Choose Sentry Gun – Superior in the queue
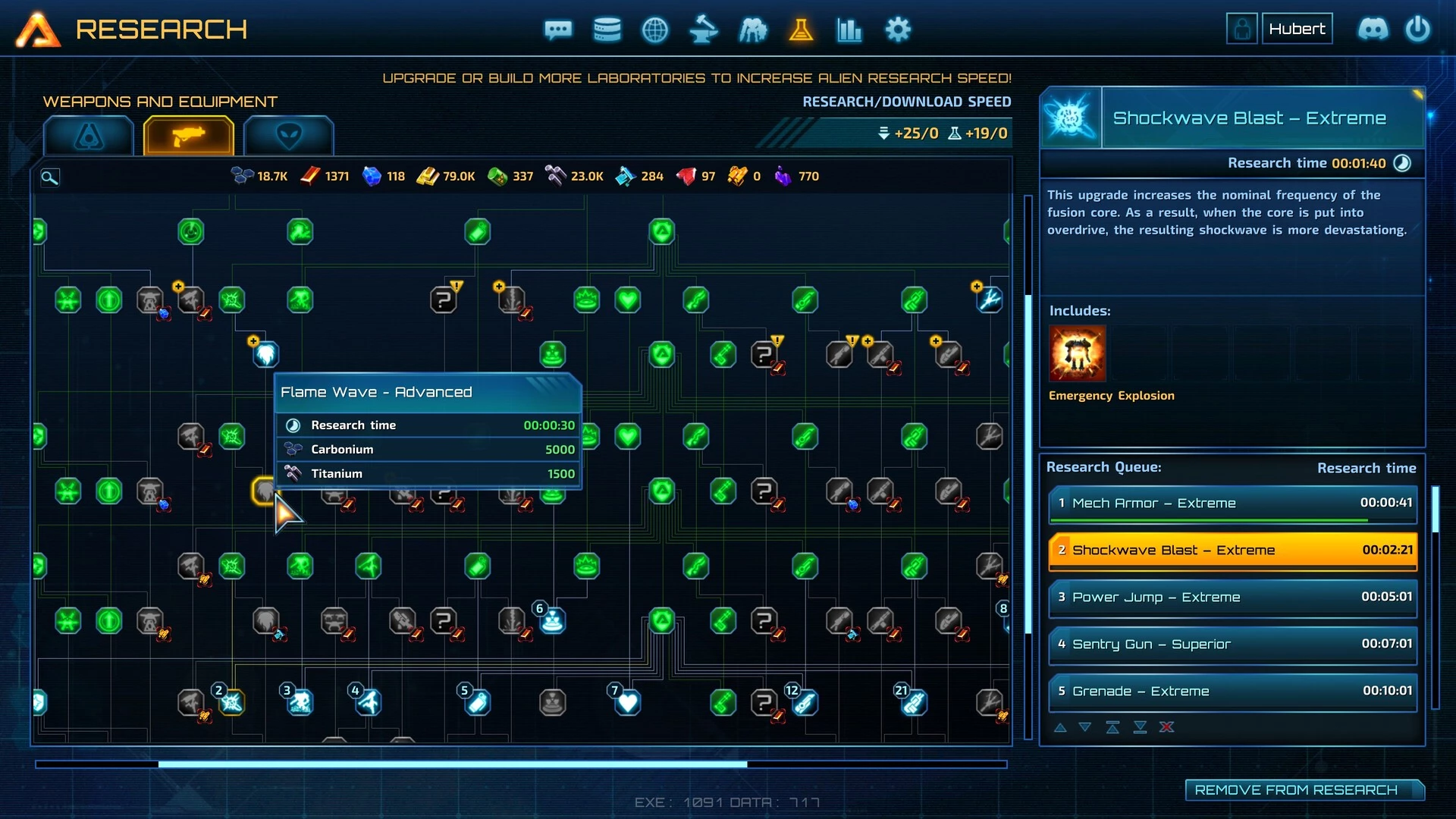The image size is (1456, 819). [1232, 645]
